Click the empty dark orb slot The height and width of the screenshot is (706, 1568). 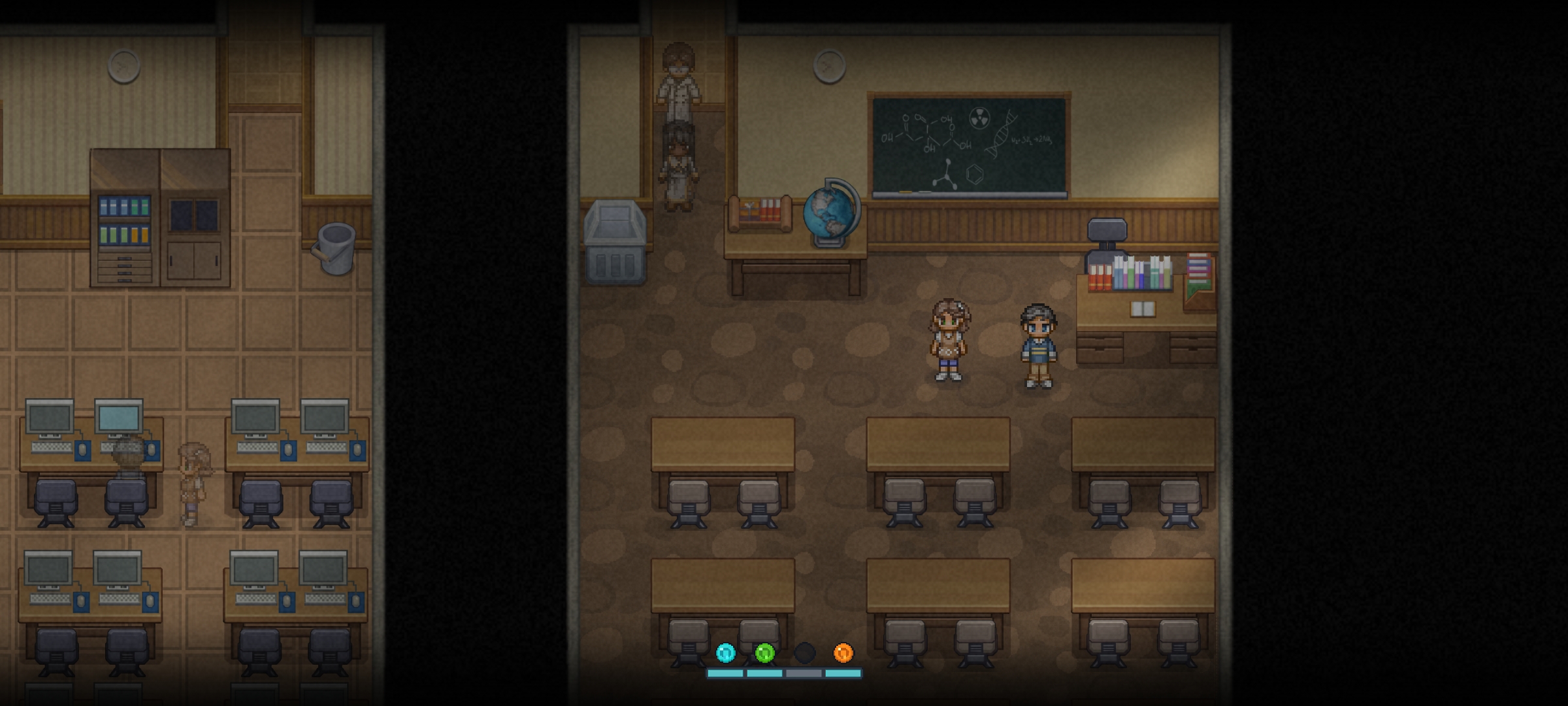804,652
